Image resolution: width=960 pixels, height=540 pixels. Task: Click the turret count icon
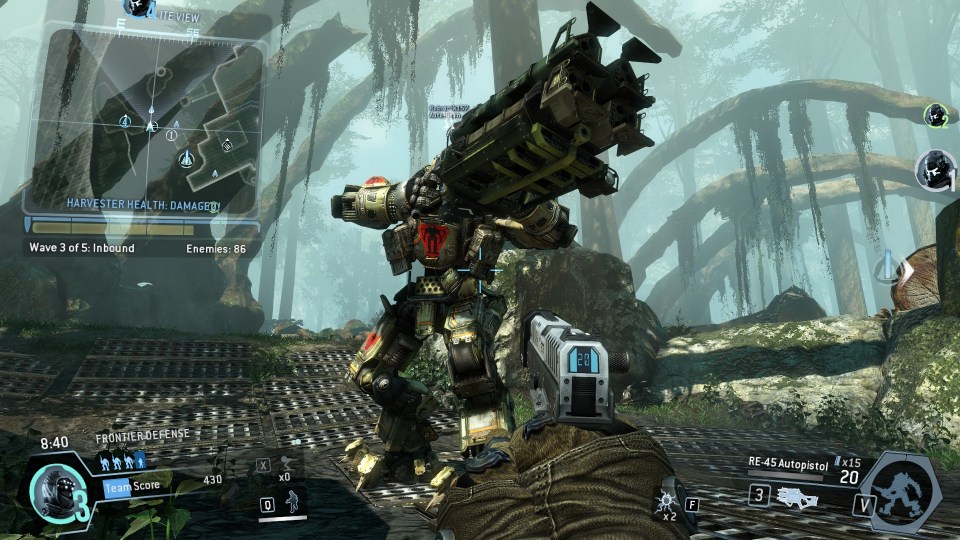[x=288, y=464]
